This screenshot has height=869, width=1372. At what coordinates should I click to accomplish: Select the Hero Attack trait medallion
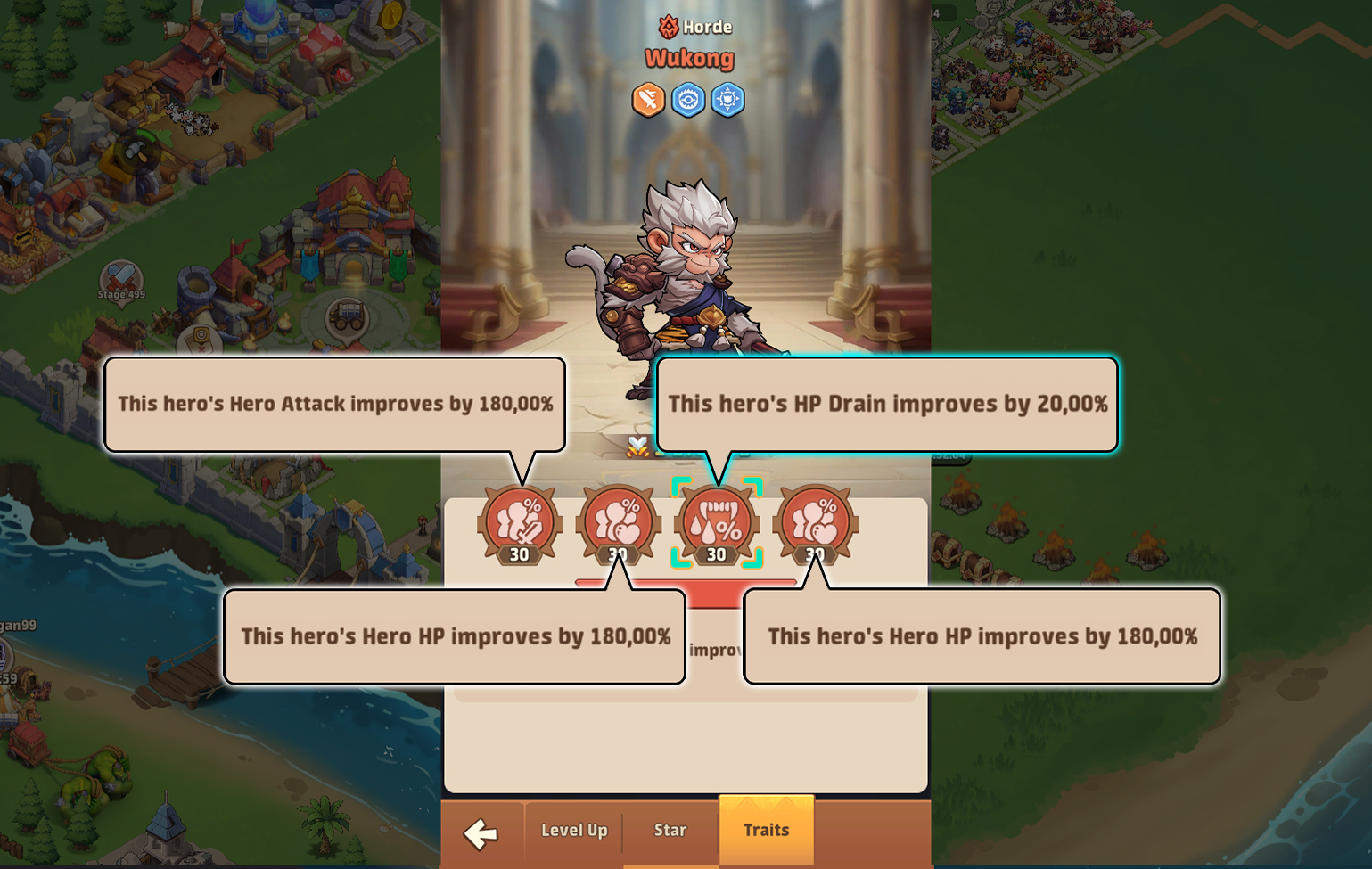tap(519, 522)
